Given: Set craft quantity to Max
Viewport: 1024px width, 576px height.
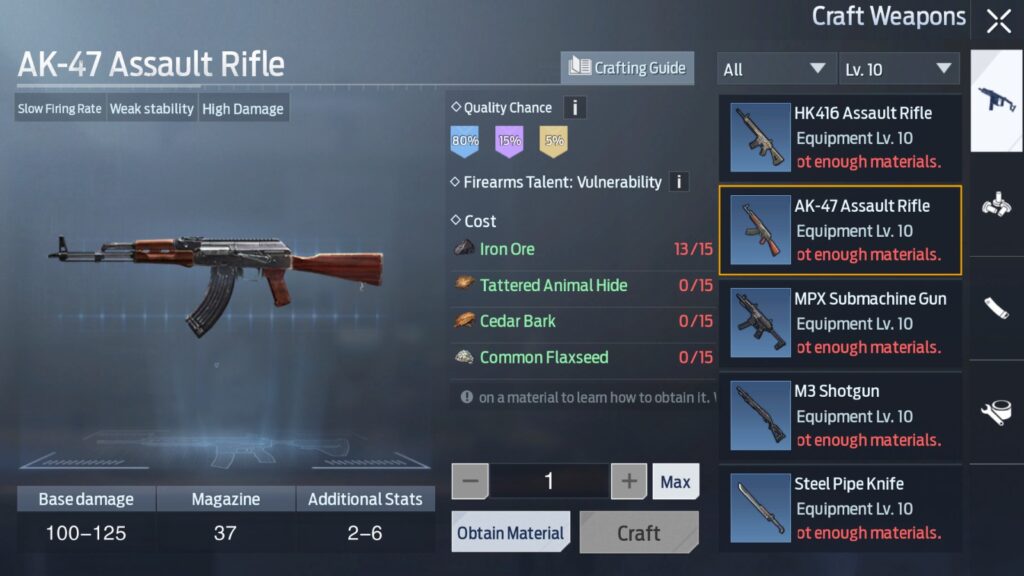Looking at the screenshot, I should coord(675,482).
